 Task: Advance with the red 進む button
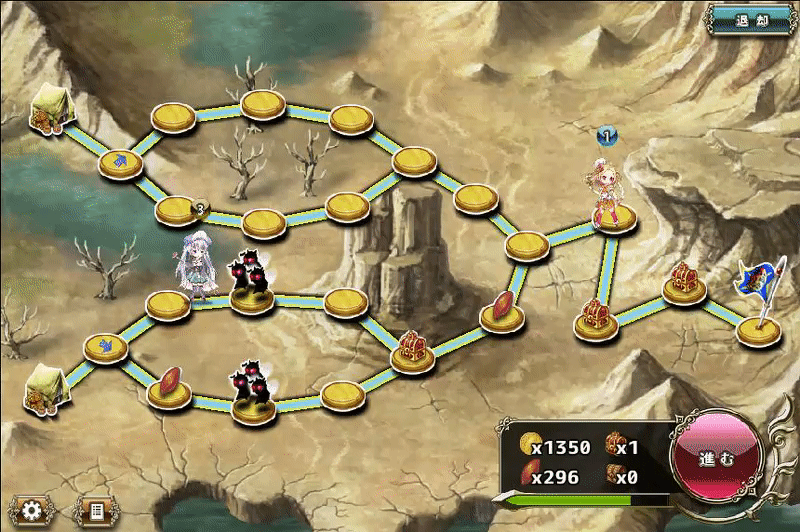pyautogui.click(x=716, y=459)
